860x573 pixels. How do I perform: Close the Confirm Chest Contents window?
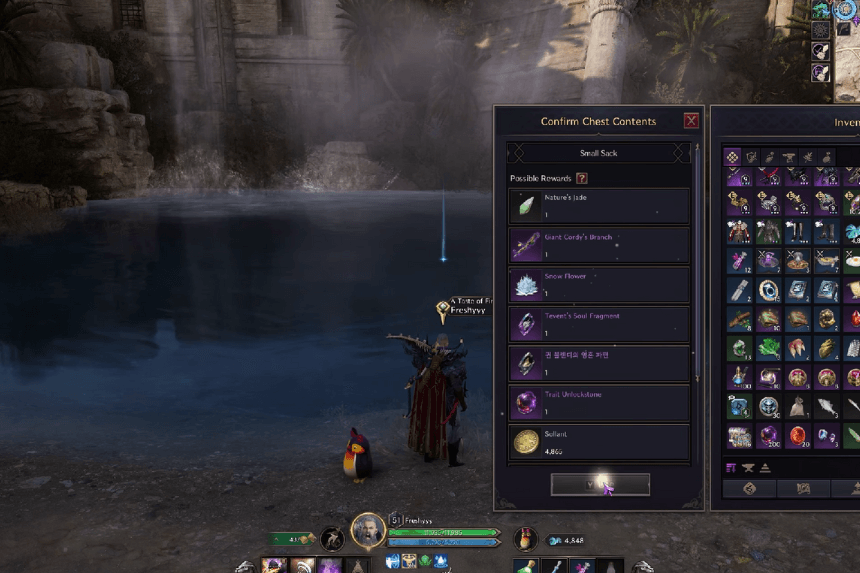691,121
